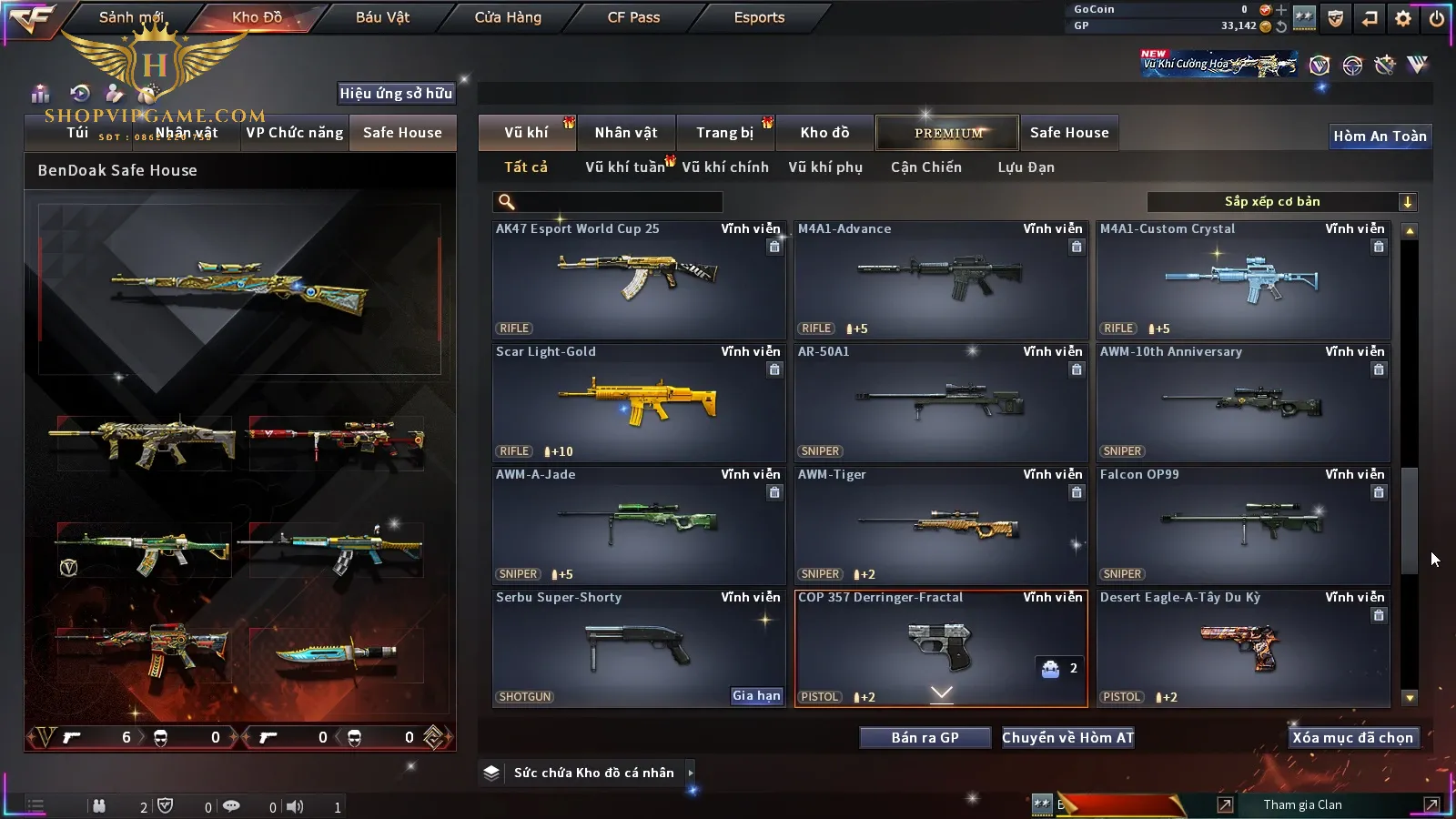Switch to the Nhân vật inventory tab
The width and height of the screenshot is (1456, 819).
[626, 133]
